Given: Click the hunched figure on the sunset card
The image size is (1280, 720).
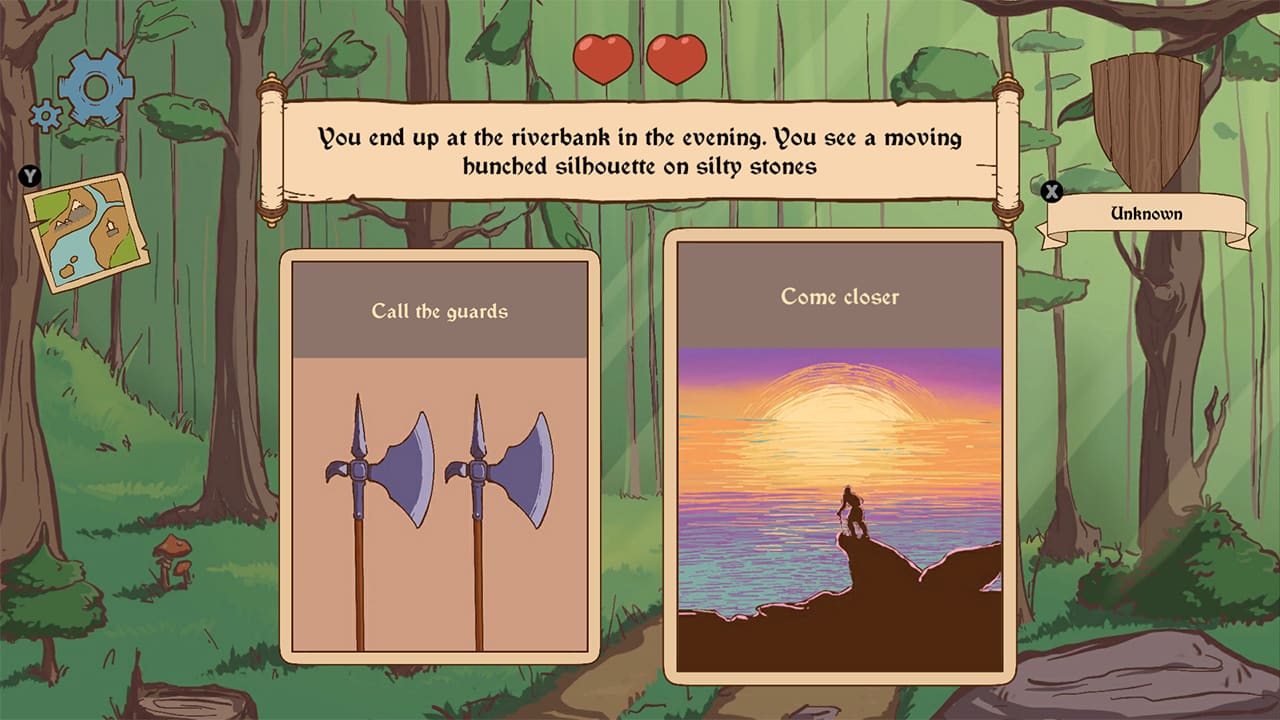Looking at the screenshot, I should tap(850, 510).
